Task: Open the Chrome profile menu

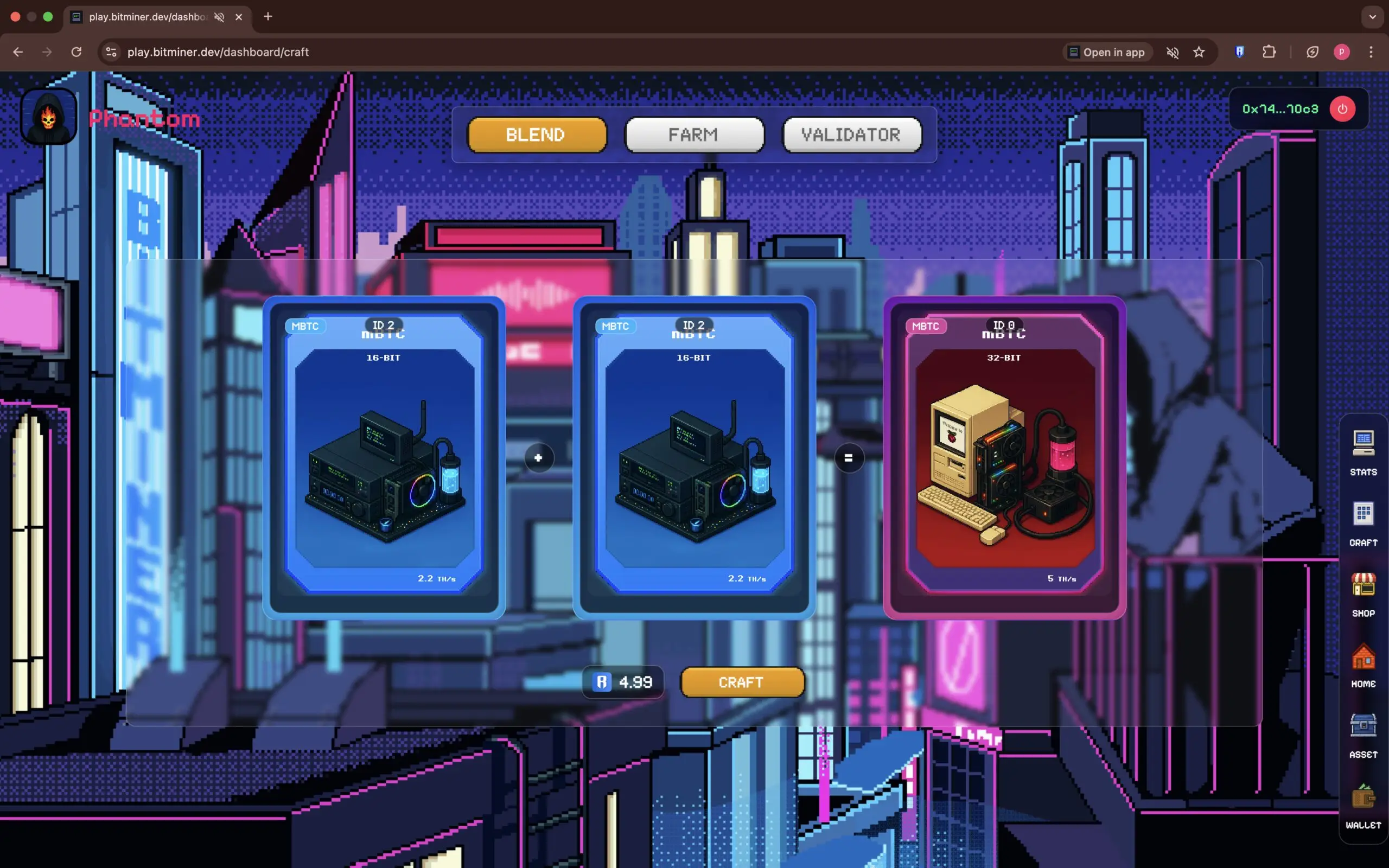Action: (1341, 52)
